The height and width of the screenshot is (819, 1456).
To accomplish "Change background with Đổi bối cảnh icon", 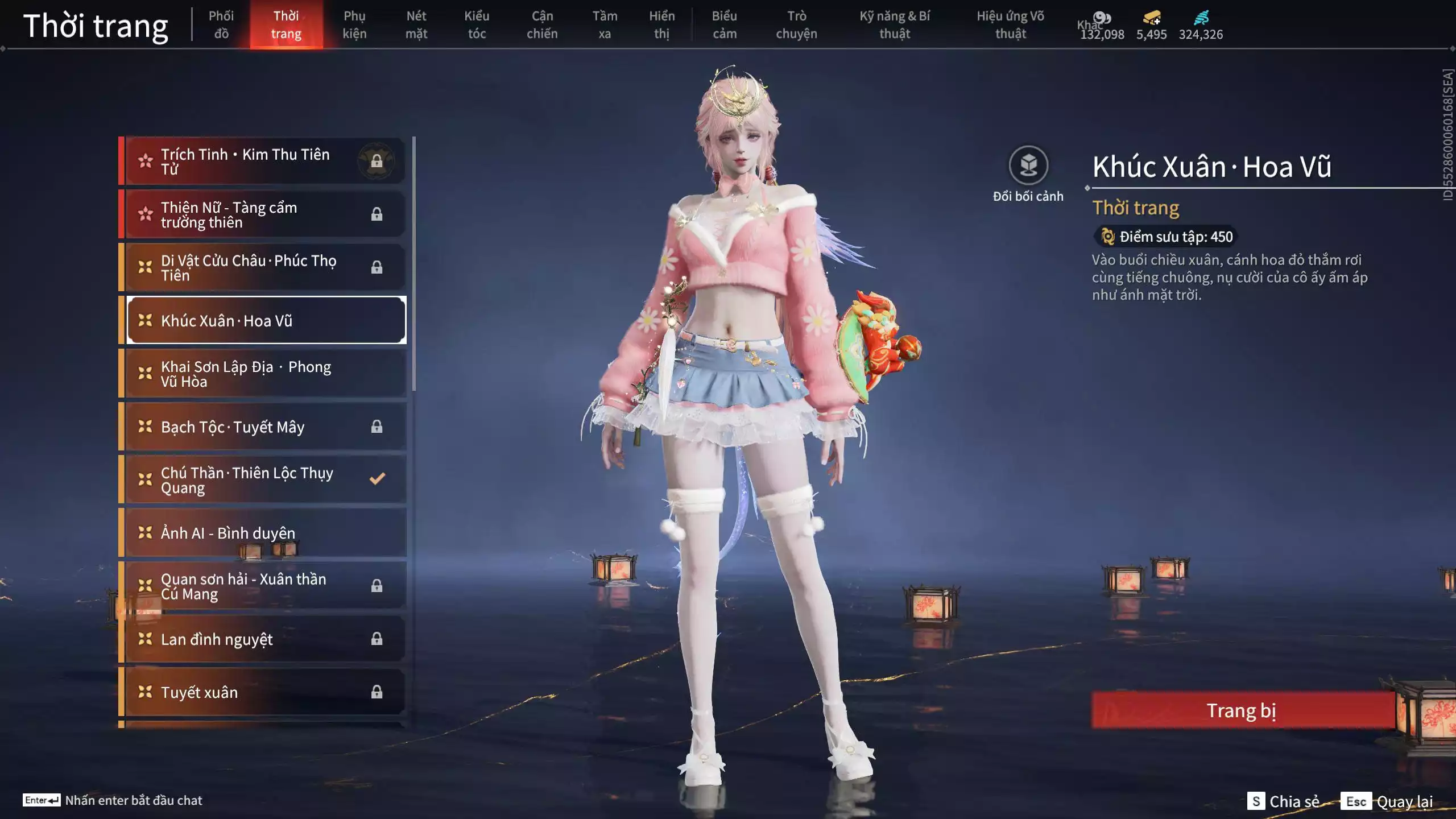I will click(1028, 166).
